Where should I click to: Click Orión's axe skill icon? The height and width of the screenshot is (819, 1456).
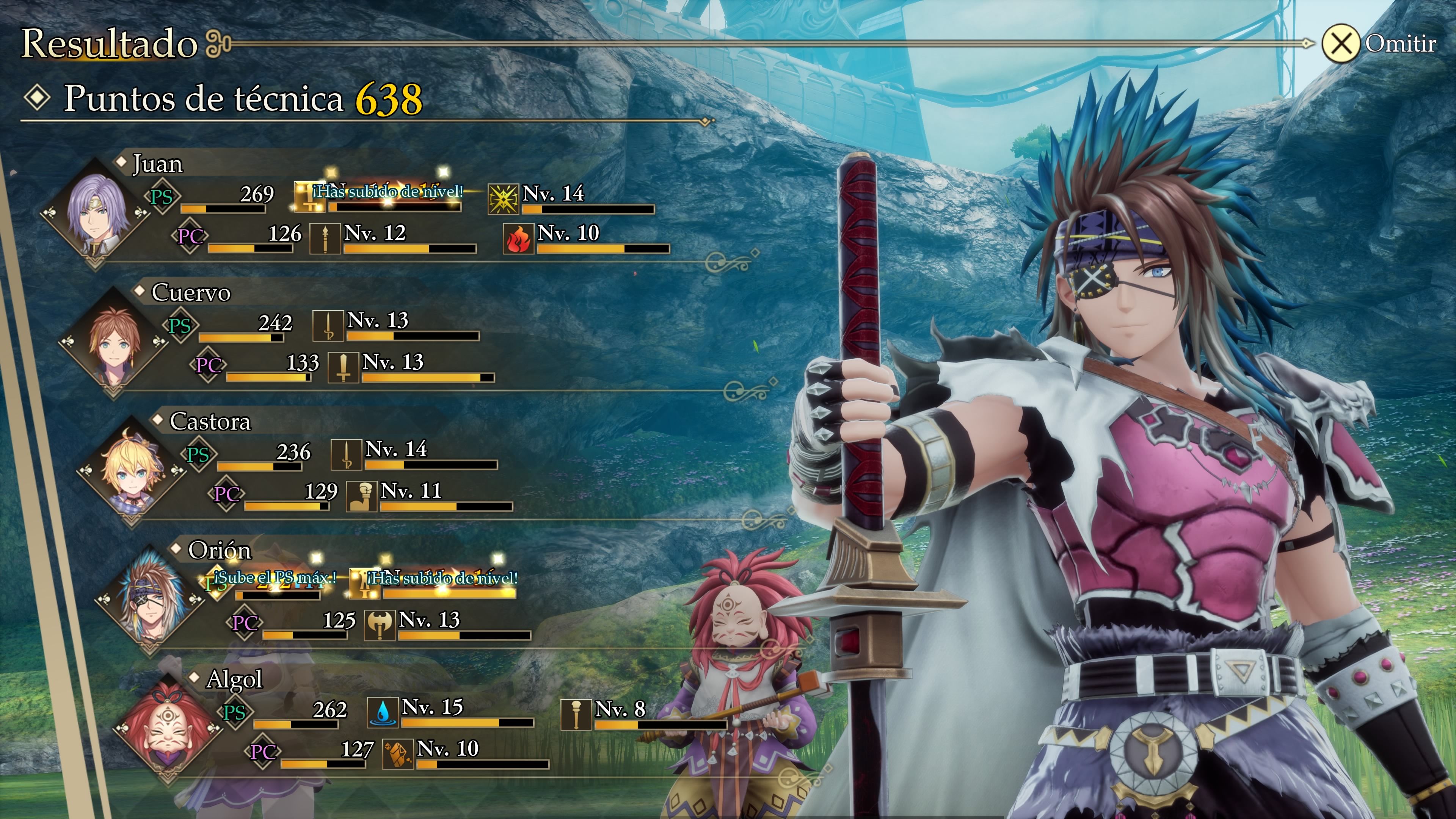[x=379, y=625]
